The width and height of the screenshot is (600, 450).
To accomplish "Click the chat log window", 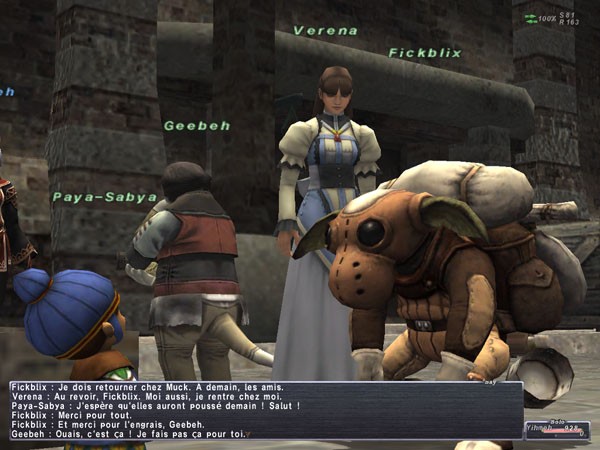I will coord(265,410).
